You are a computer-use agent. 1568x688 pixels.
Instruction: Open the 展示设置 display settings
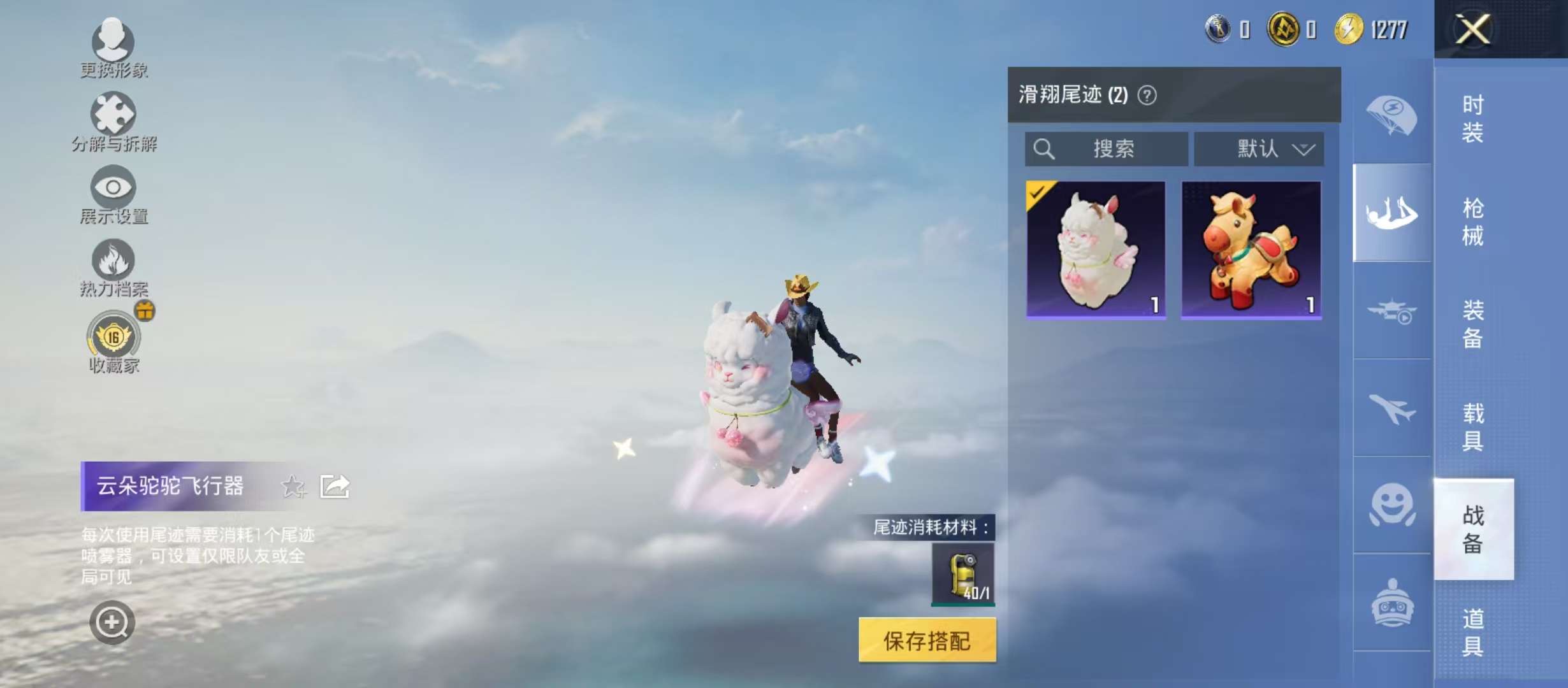point(112,191)
